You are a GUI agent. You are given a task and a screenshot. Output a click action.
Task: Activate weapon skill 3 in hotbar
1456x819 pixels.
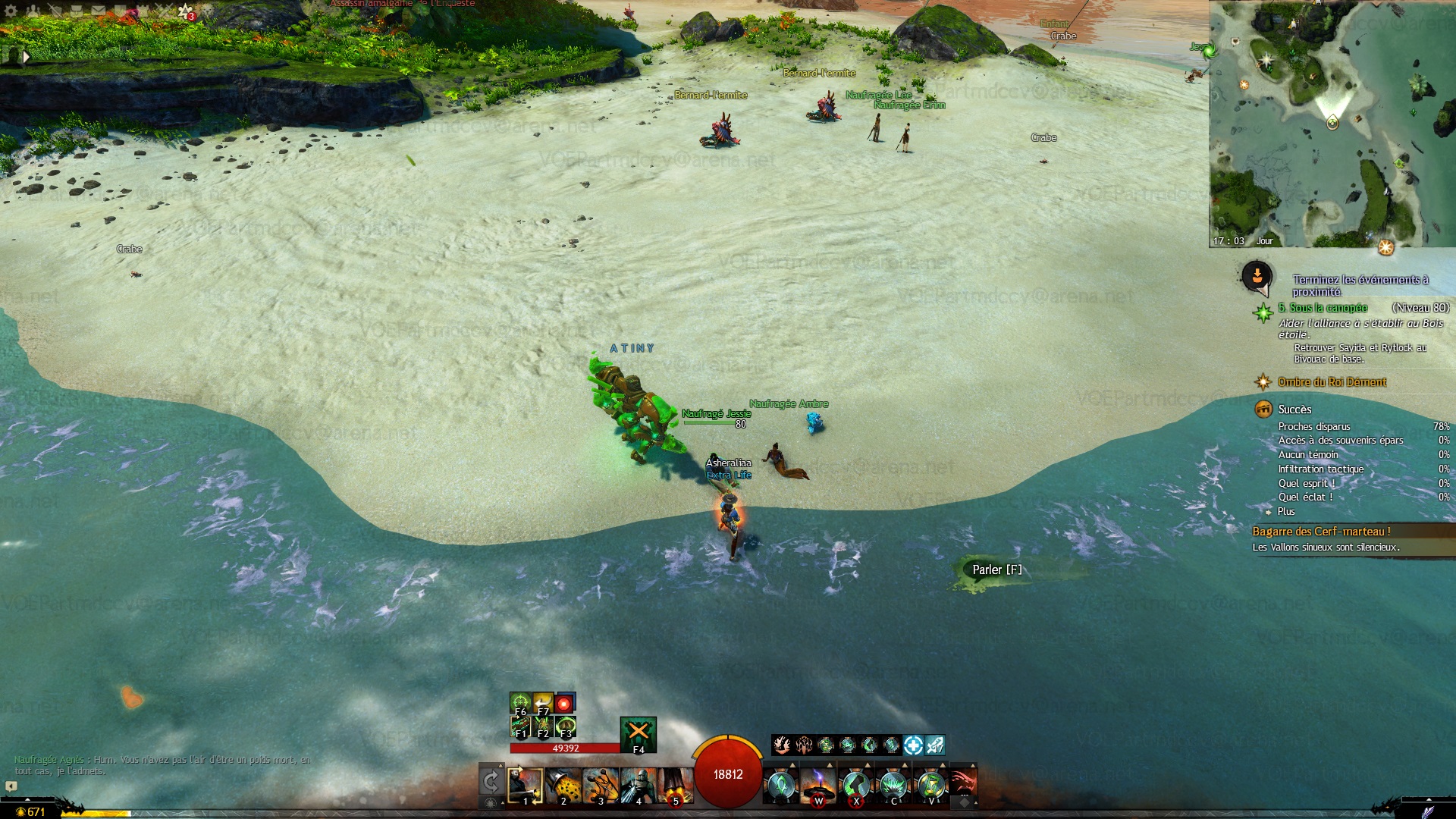[601, 786]
